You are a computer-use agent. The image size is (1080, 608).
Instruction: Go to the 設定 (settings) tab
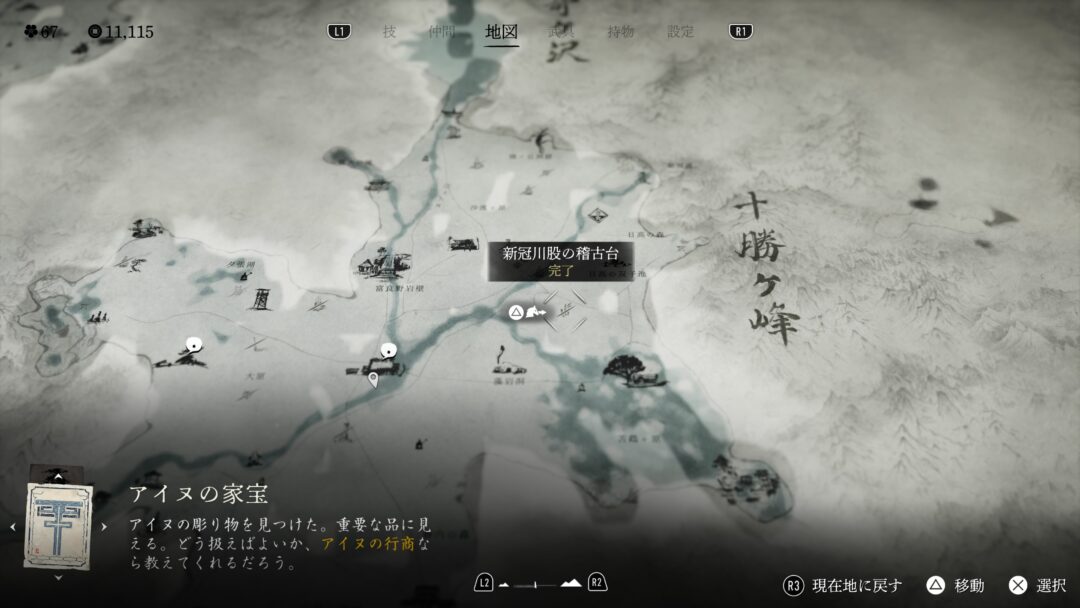click(x=681, y=32)
